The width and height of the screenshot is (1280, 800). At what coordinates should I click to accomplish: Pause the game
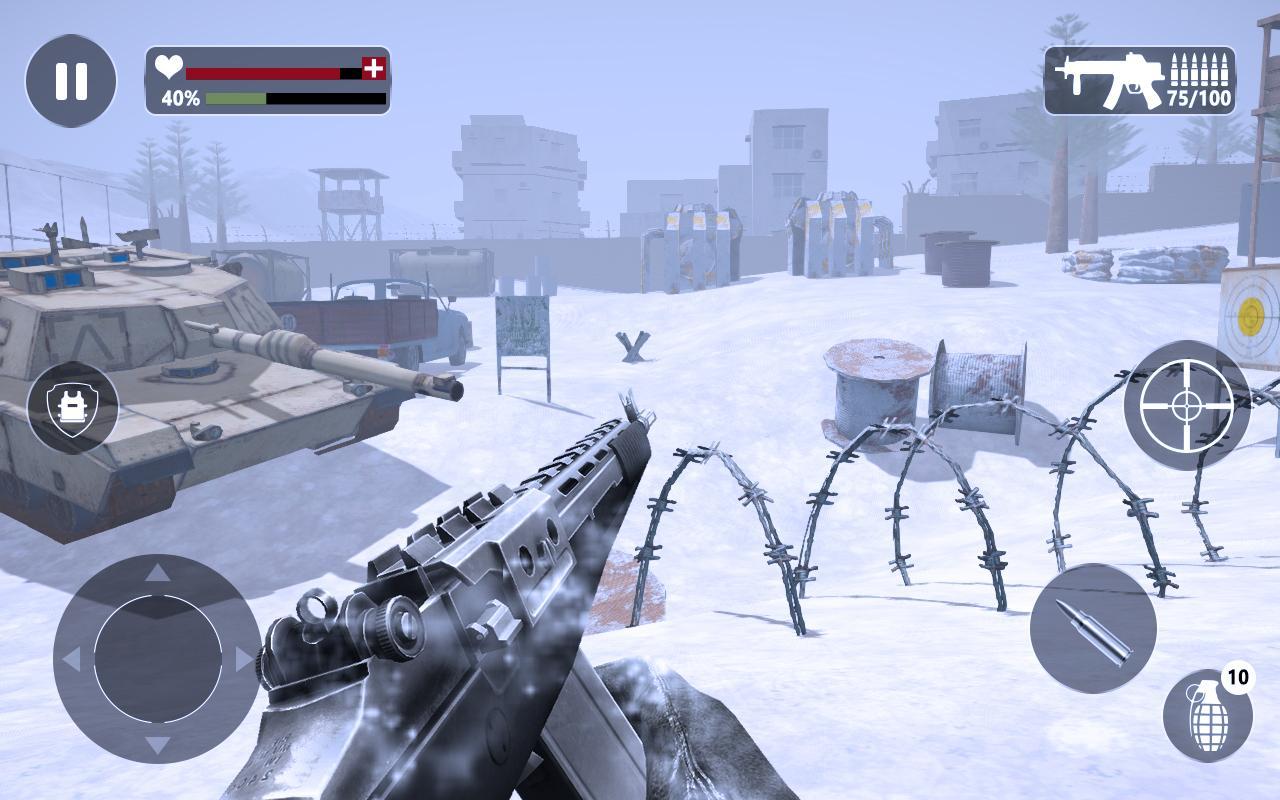71,81
